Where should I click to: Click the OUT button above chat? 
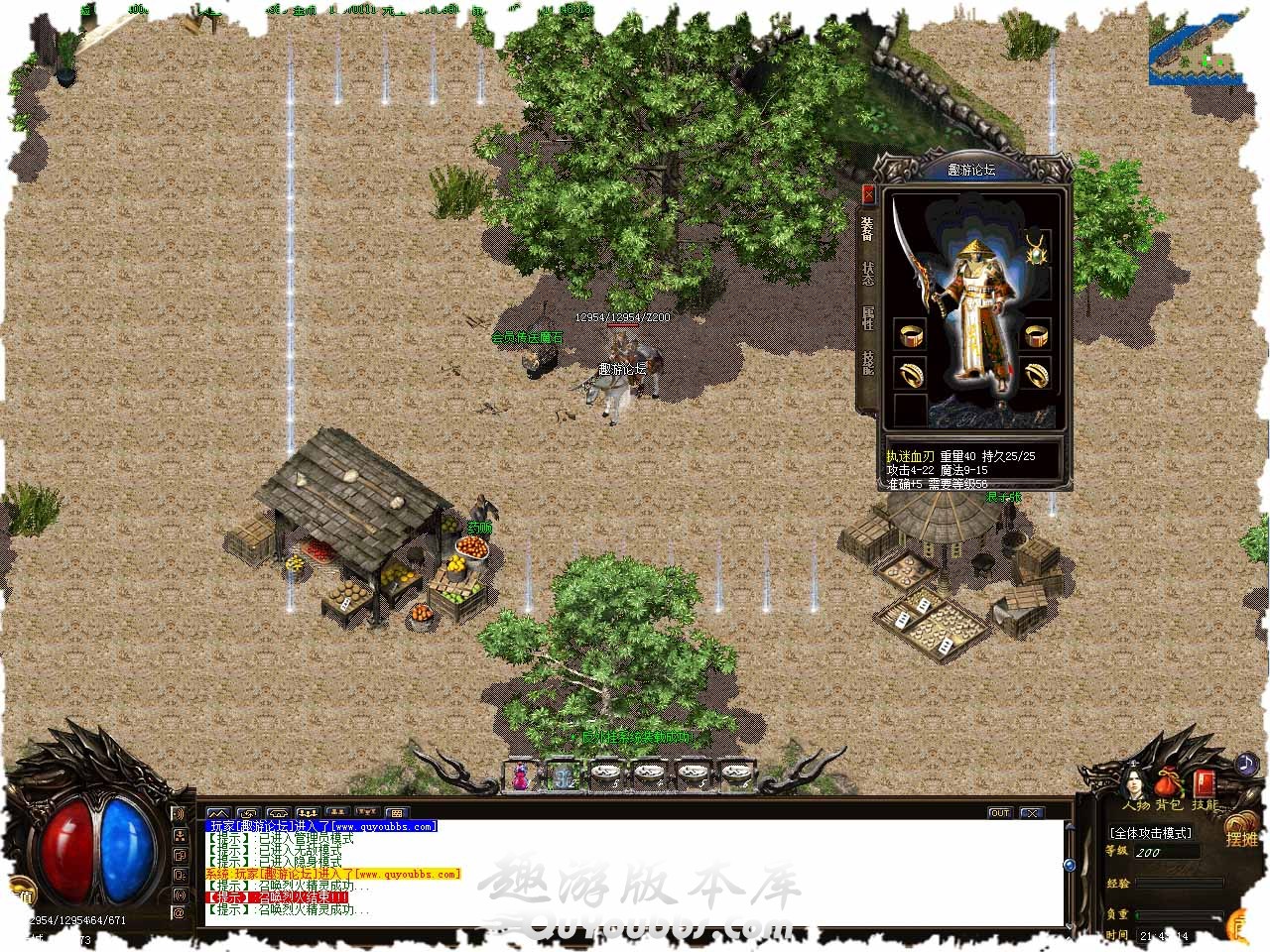tap(999, 813)
